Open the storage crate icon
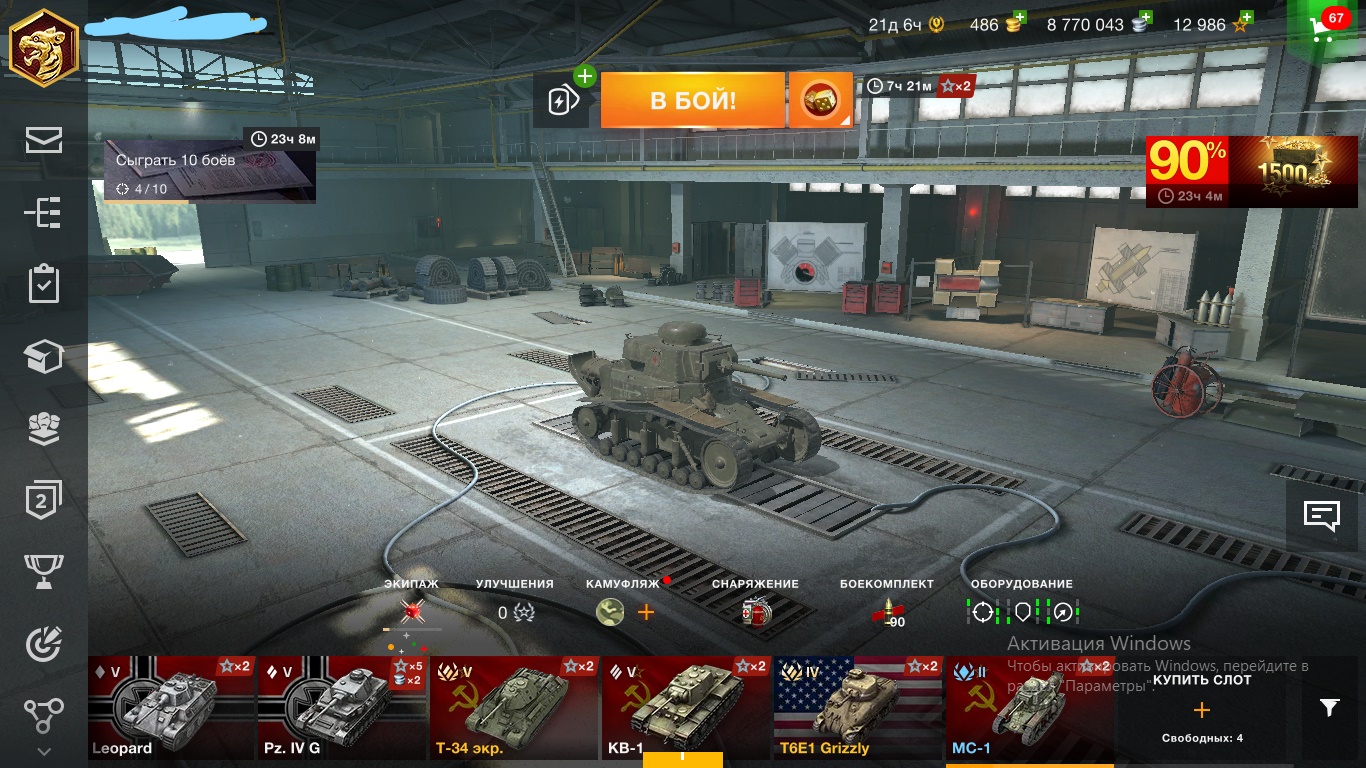Image resolution: width=1366 pixels, height=768 pixels. coord(44,356)
